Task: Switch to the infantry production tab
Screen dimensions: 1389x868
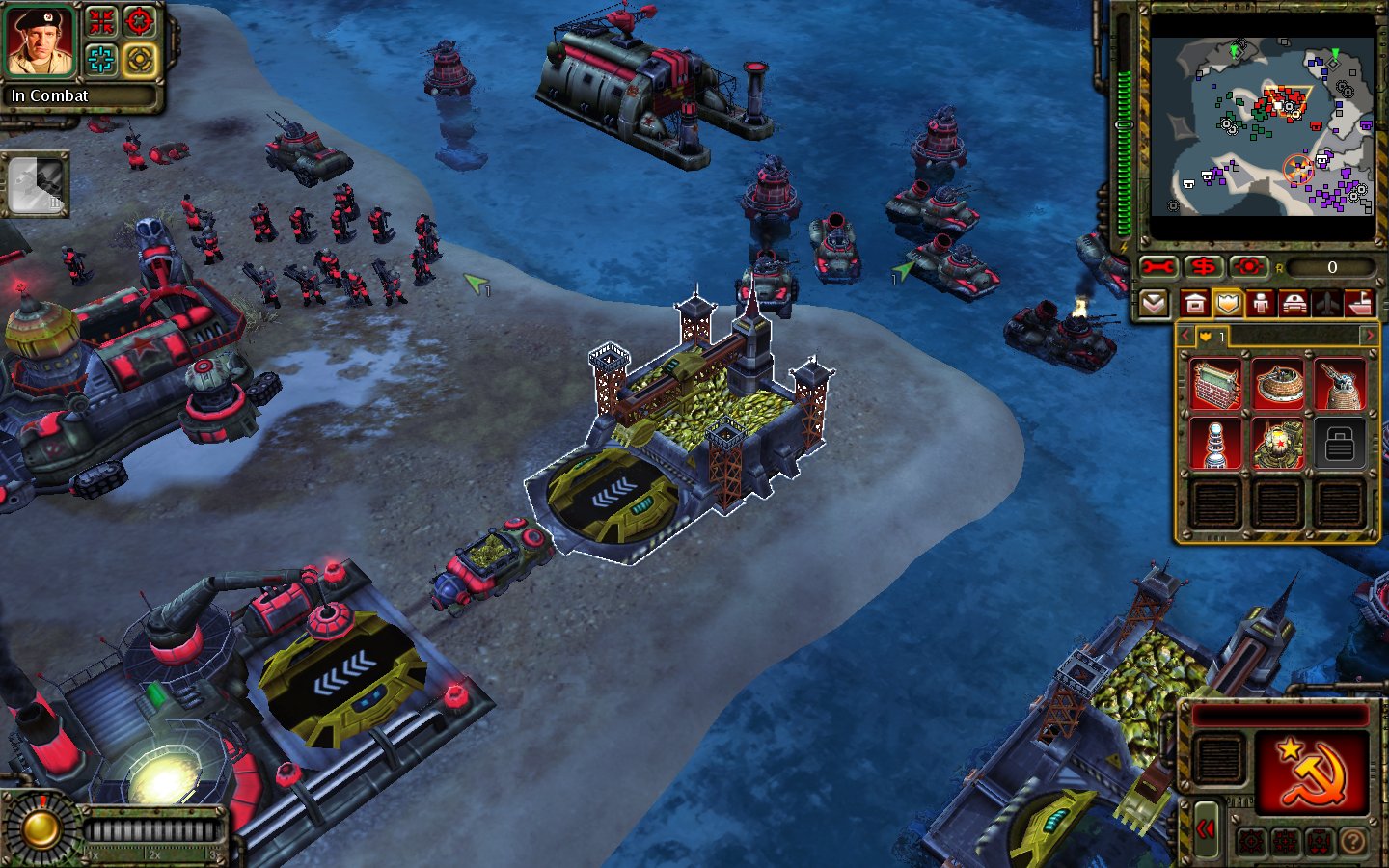Action: click(1261, 305)
